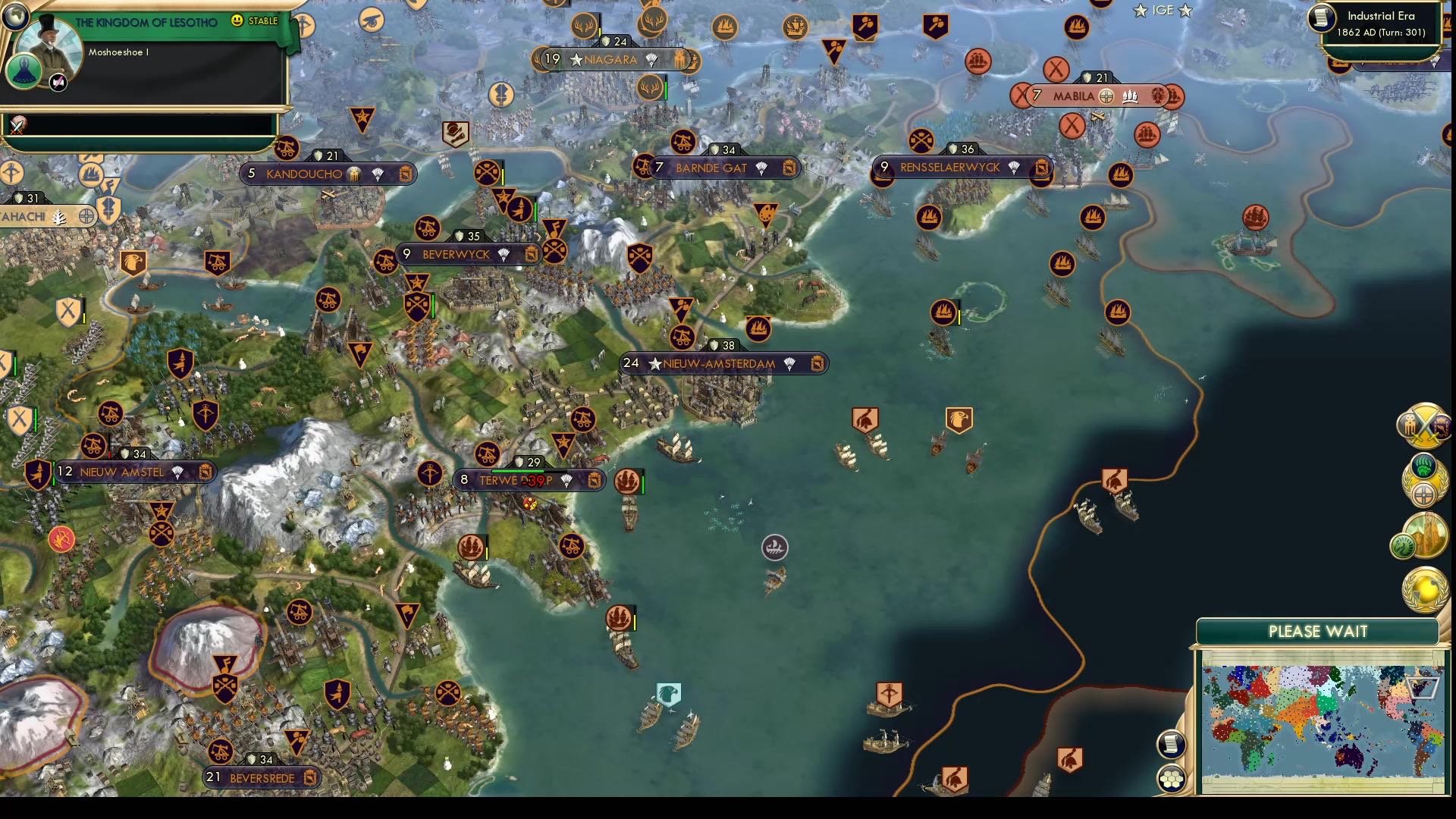The image size is (1456, 819).
Task: Toggle Strategic View with the hex grid icon
Action: click(x=1171, y=778)
